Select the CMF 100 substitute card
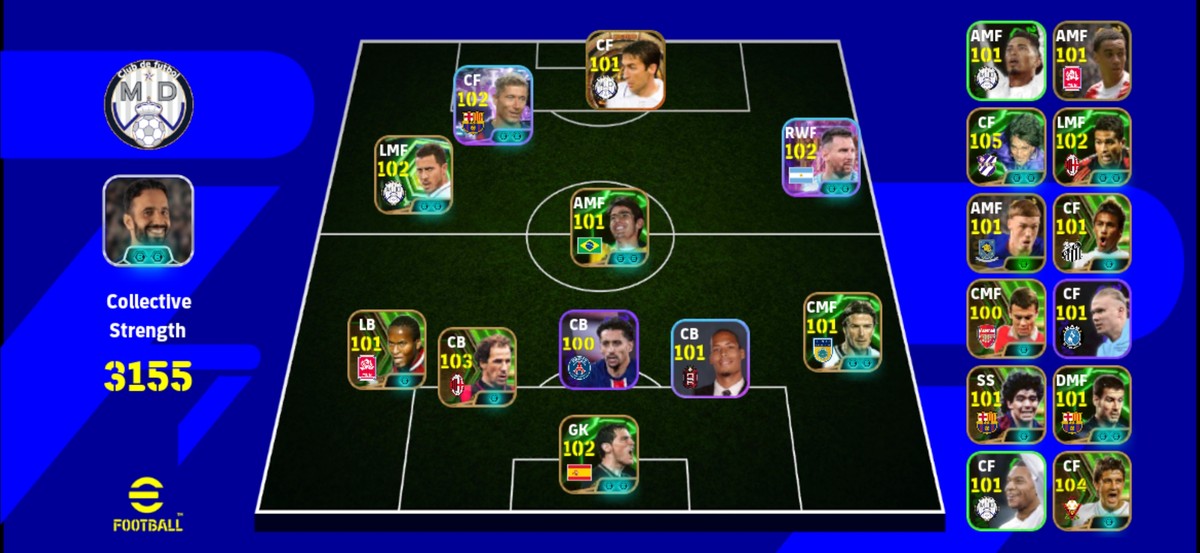 pos(1005,319)
